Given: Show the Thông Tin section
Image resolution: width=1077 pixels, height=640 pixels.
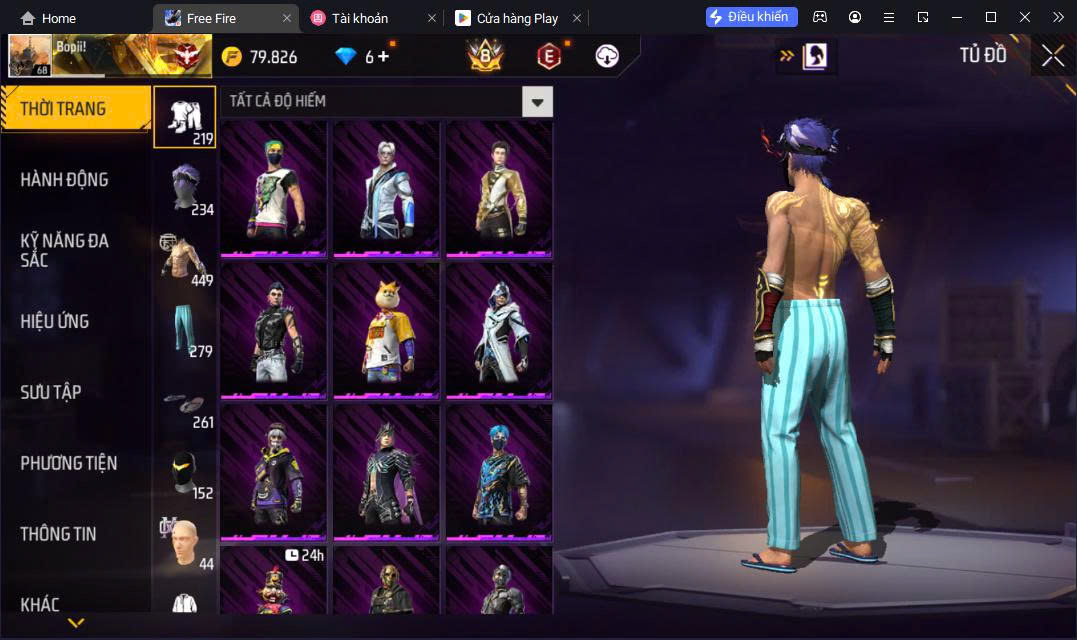Looking at the screenshot, I should tap(58, 534).
